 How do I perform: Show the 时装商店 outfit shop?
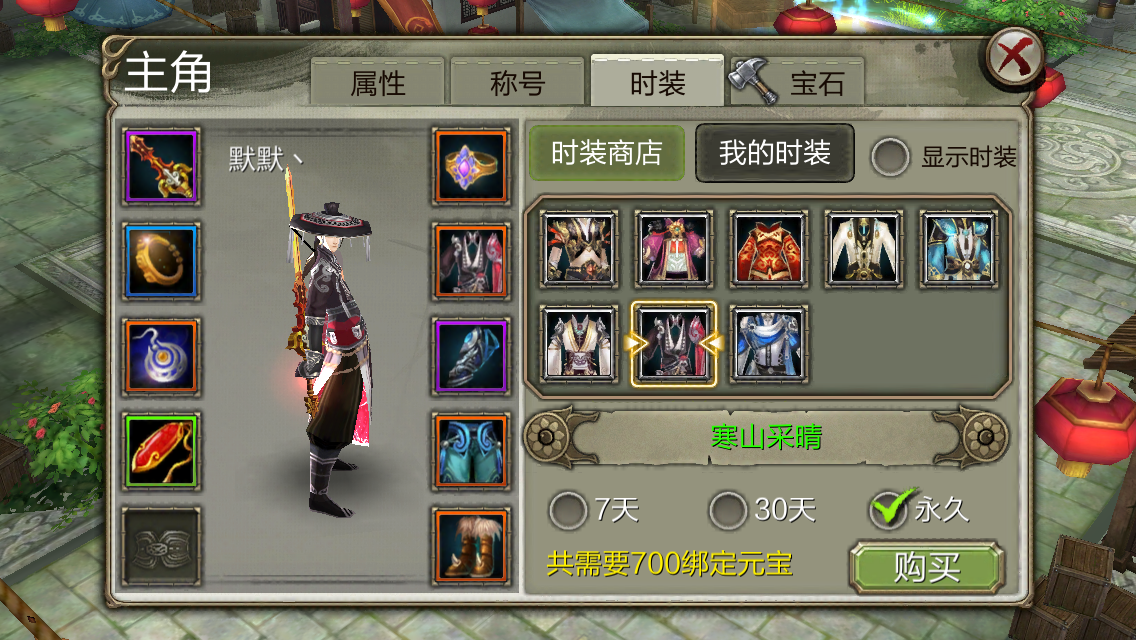pyautogui.click(x=606, y=153)
